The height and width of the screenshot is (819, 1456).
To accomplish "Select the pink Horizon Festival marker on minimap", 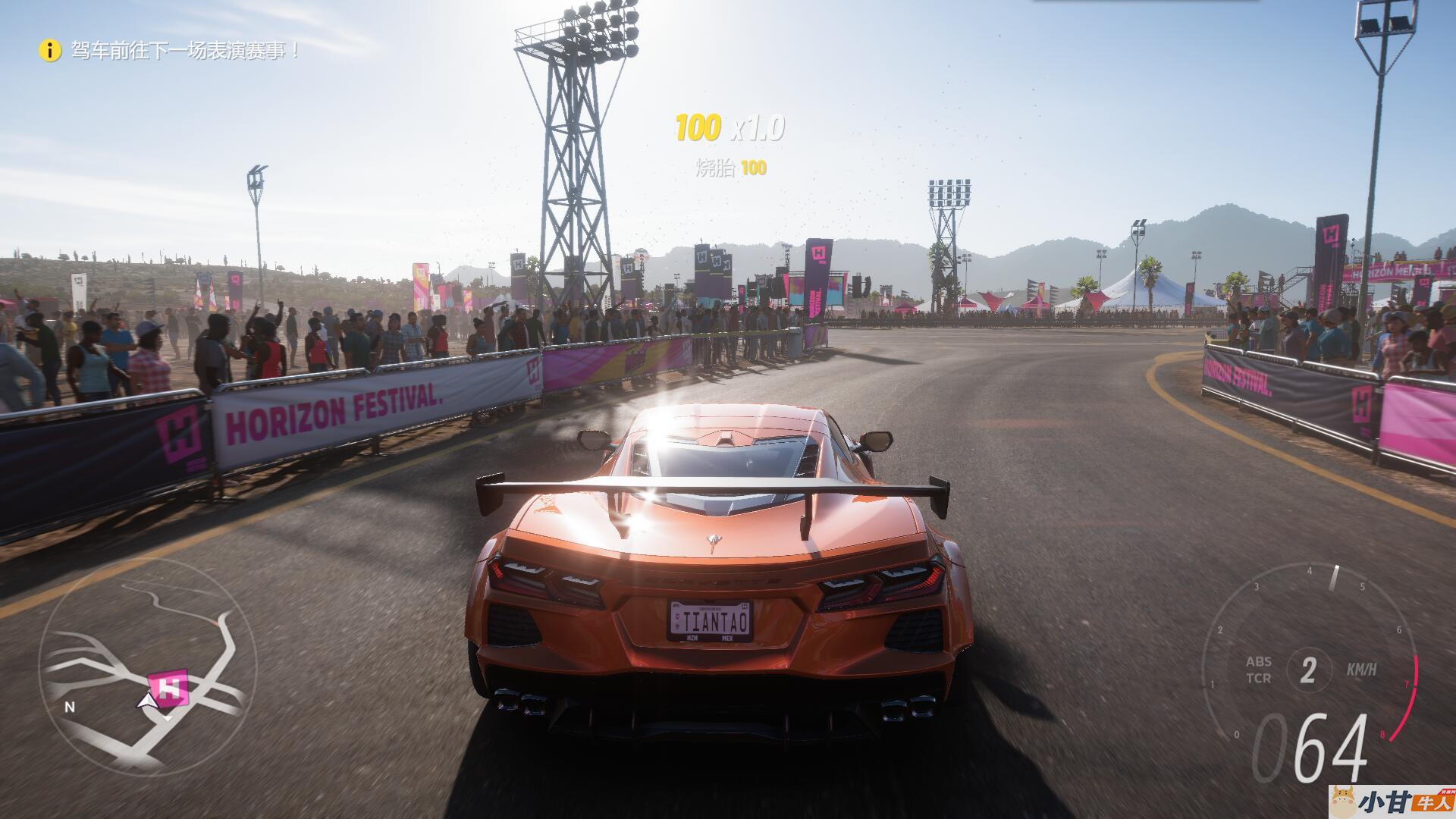I will [x=170, y=687].
